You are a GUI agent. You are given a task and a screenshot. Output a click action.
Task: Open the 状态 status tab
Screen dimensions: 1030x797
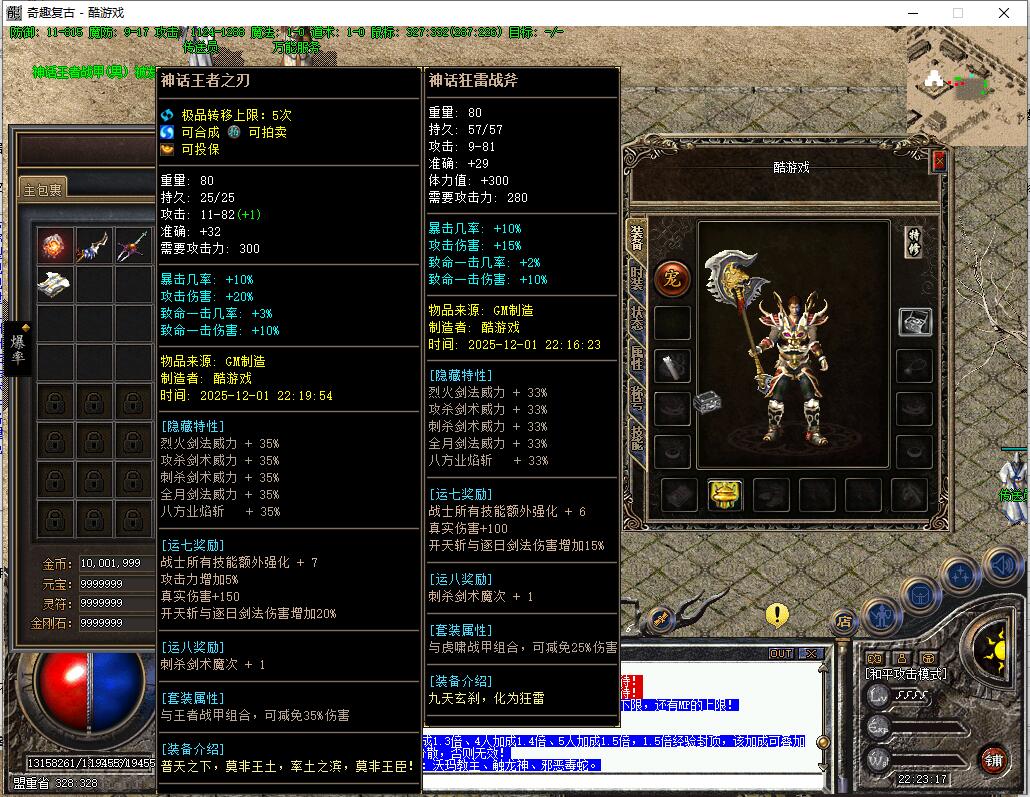click(x=635, y=318)
